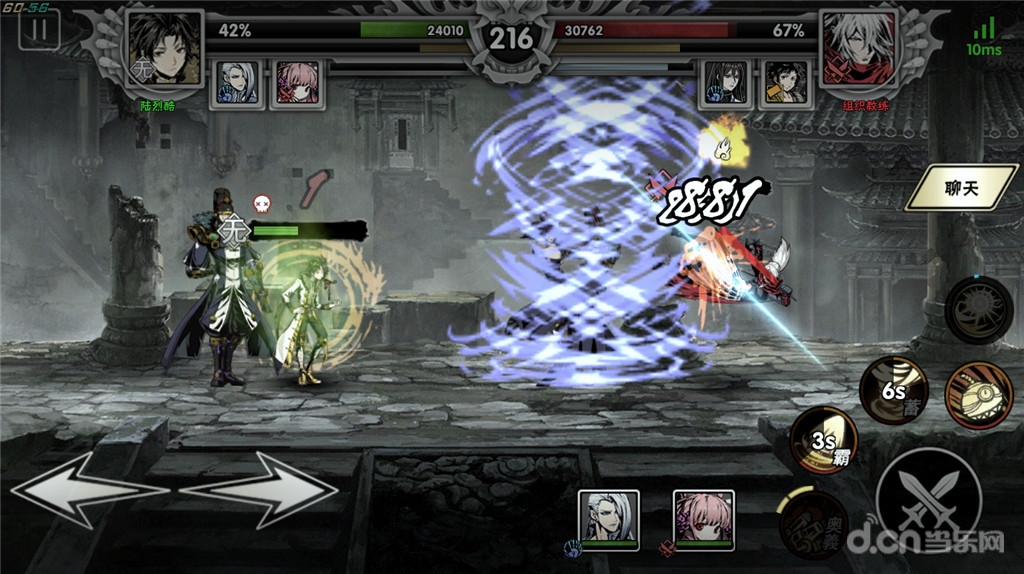Swap to the white-haired teammate
Image resolution: width=1024 pixels, height=574 pixels.
[x=609, y=516]
